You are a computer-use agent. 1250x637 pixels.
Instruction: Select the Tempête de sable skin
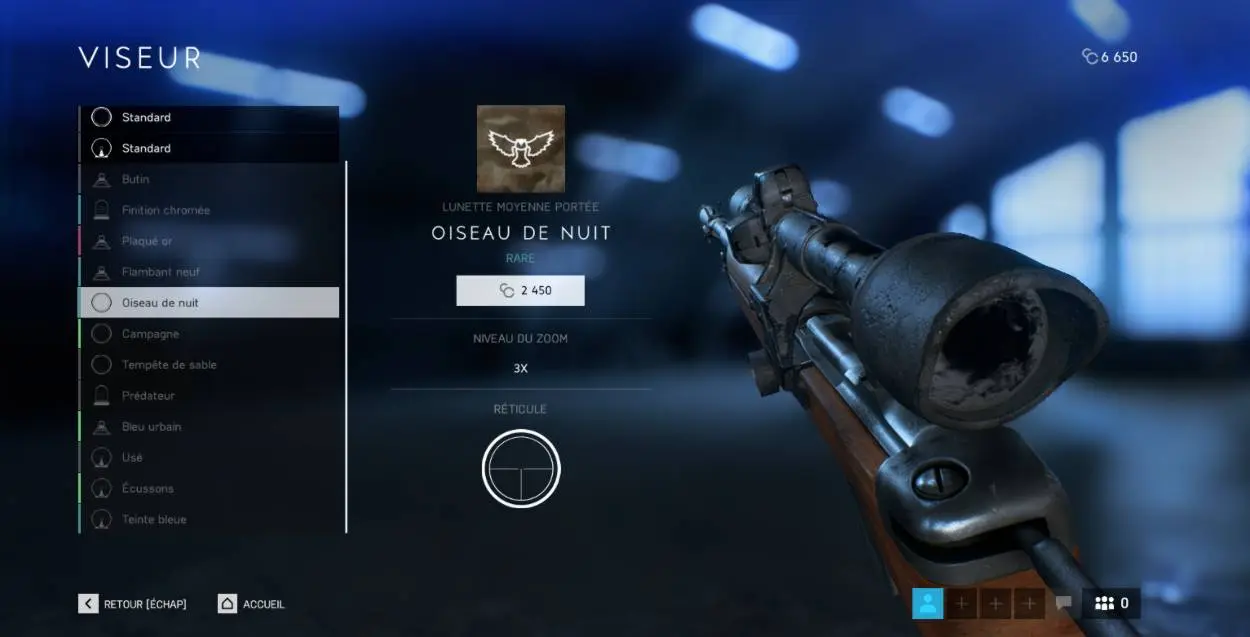point(208,365)
